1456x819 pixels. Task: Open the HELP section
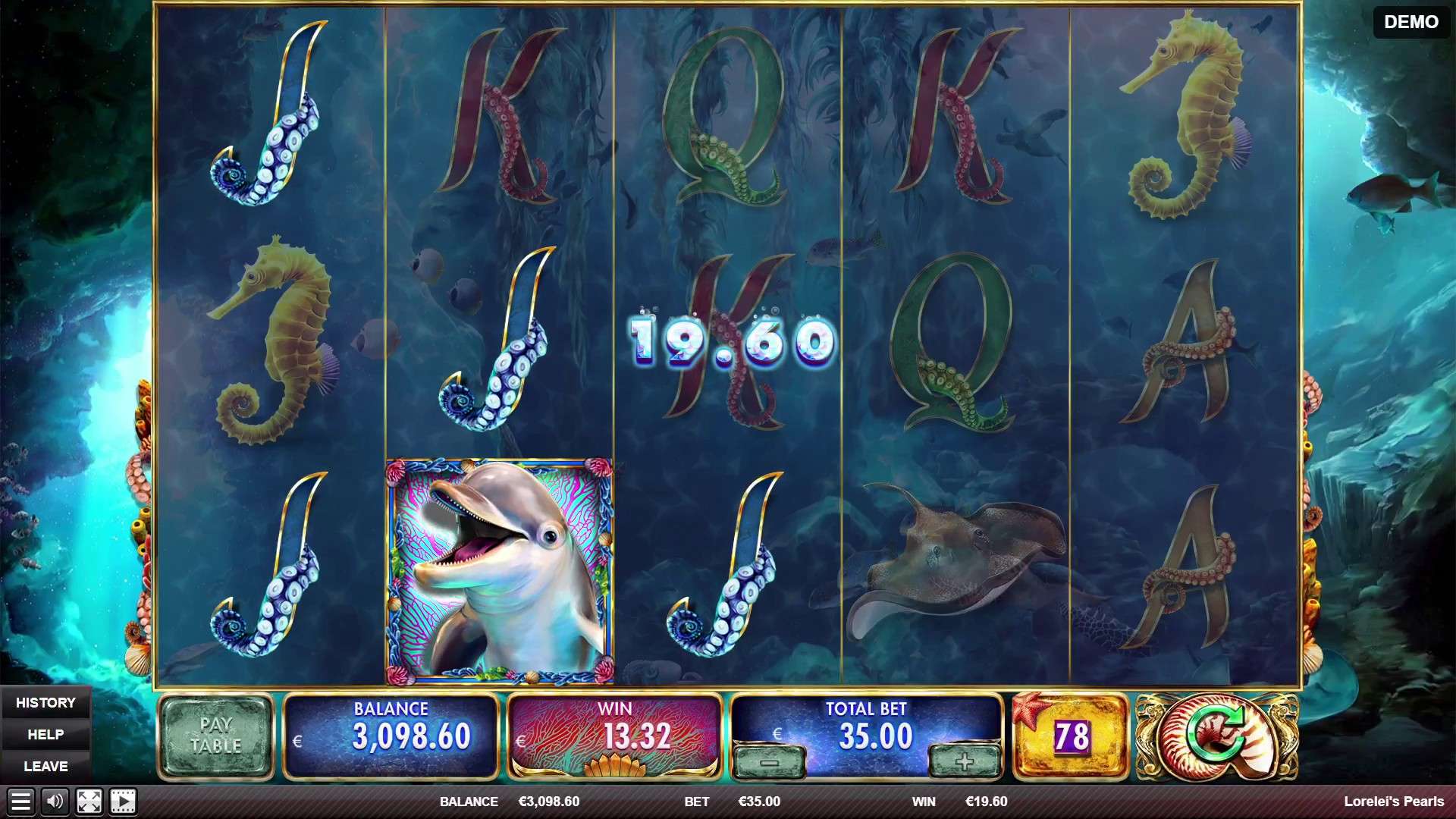[x=47, y=734]
